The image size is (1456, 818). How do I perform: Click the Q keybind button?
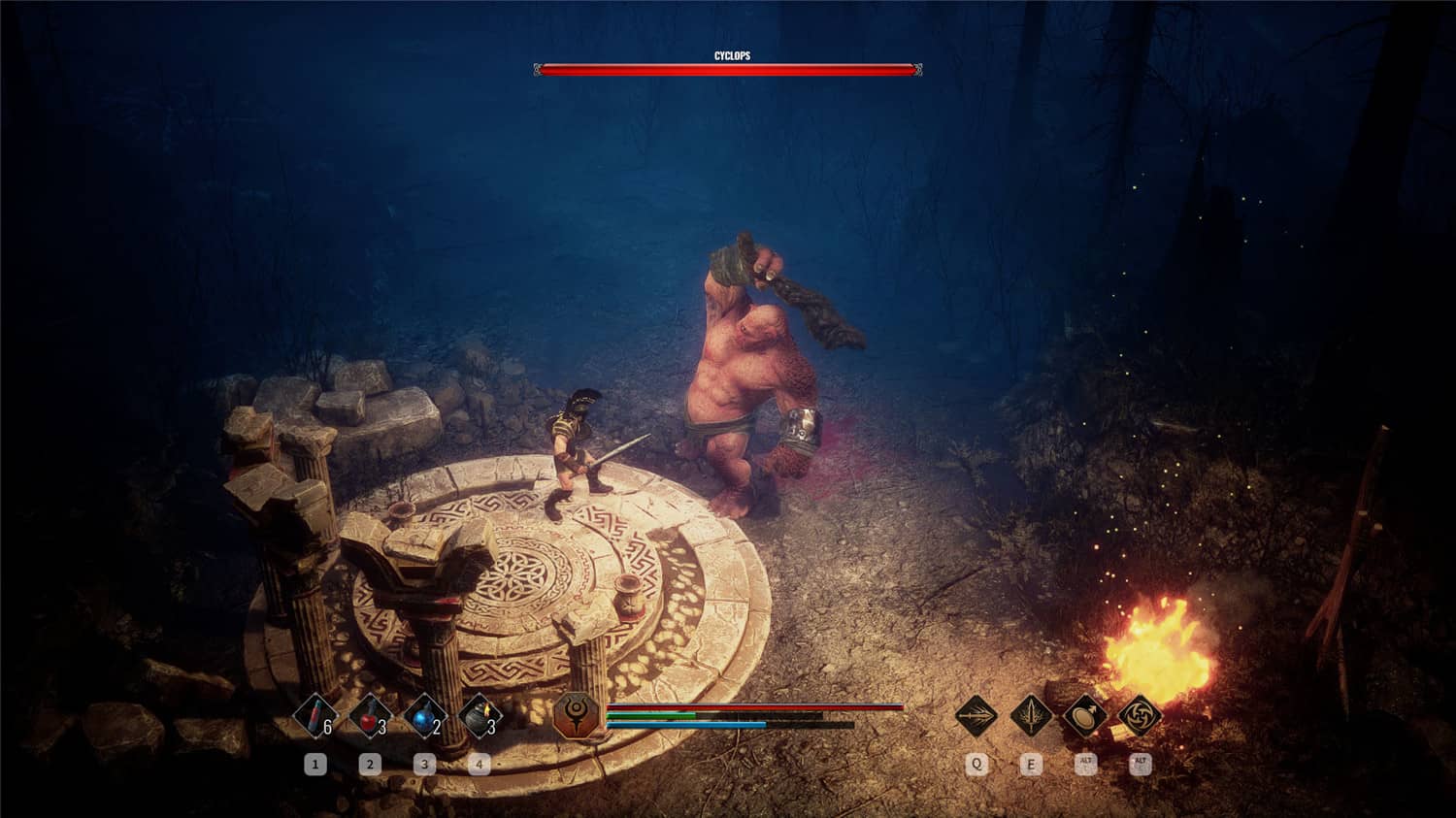(975, 766)
